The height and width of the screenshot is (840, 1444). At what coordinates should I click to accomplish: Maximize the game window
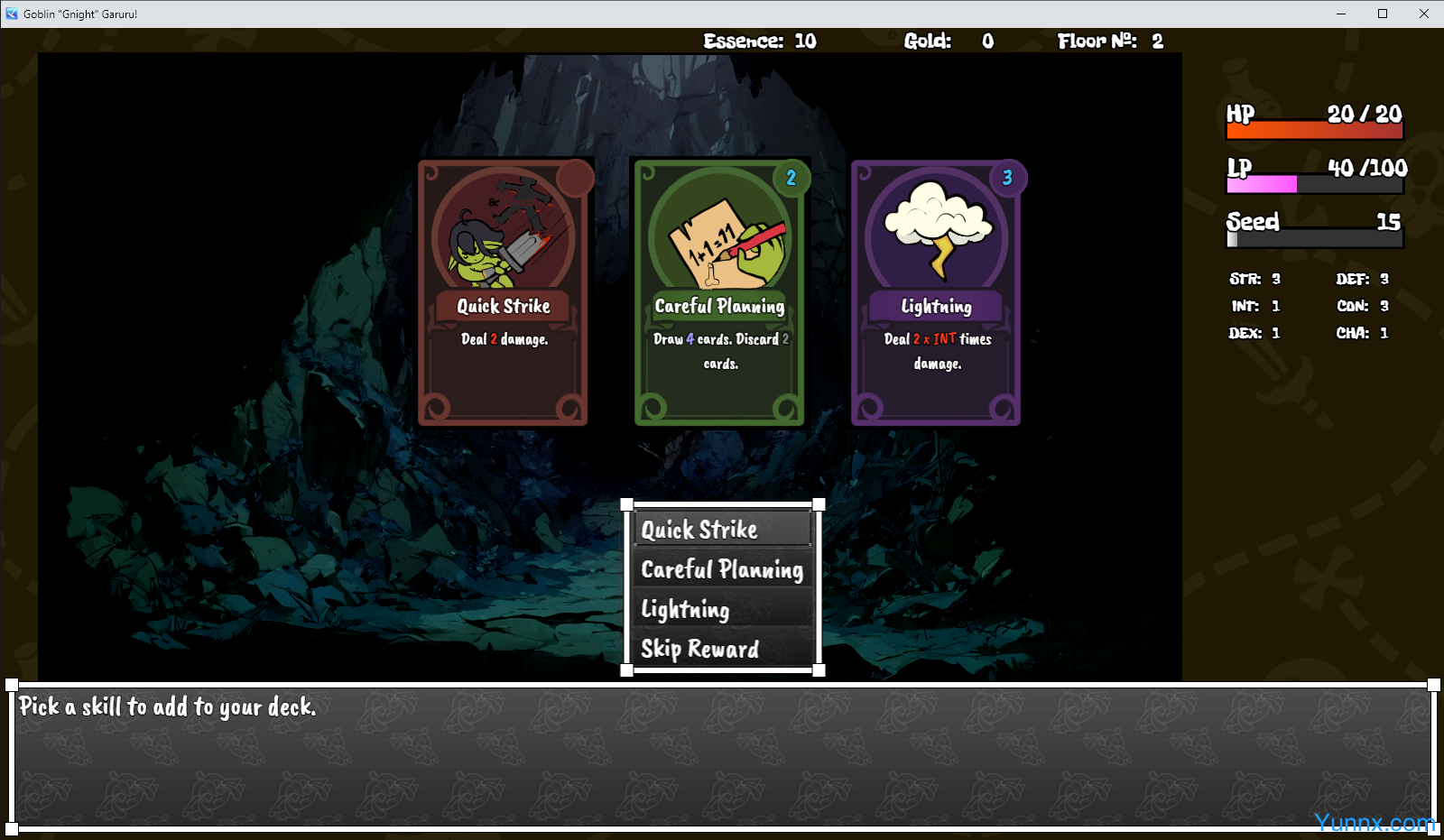(1382, 14)
